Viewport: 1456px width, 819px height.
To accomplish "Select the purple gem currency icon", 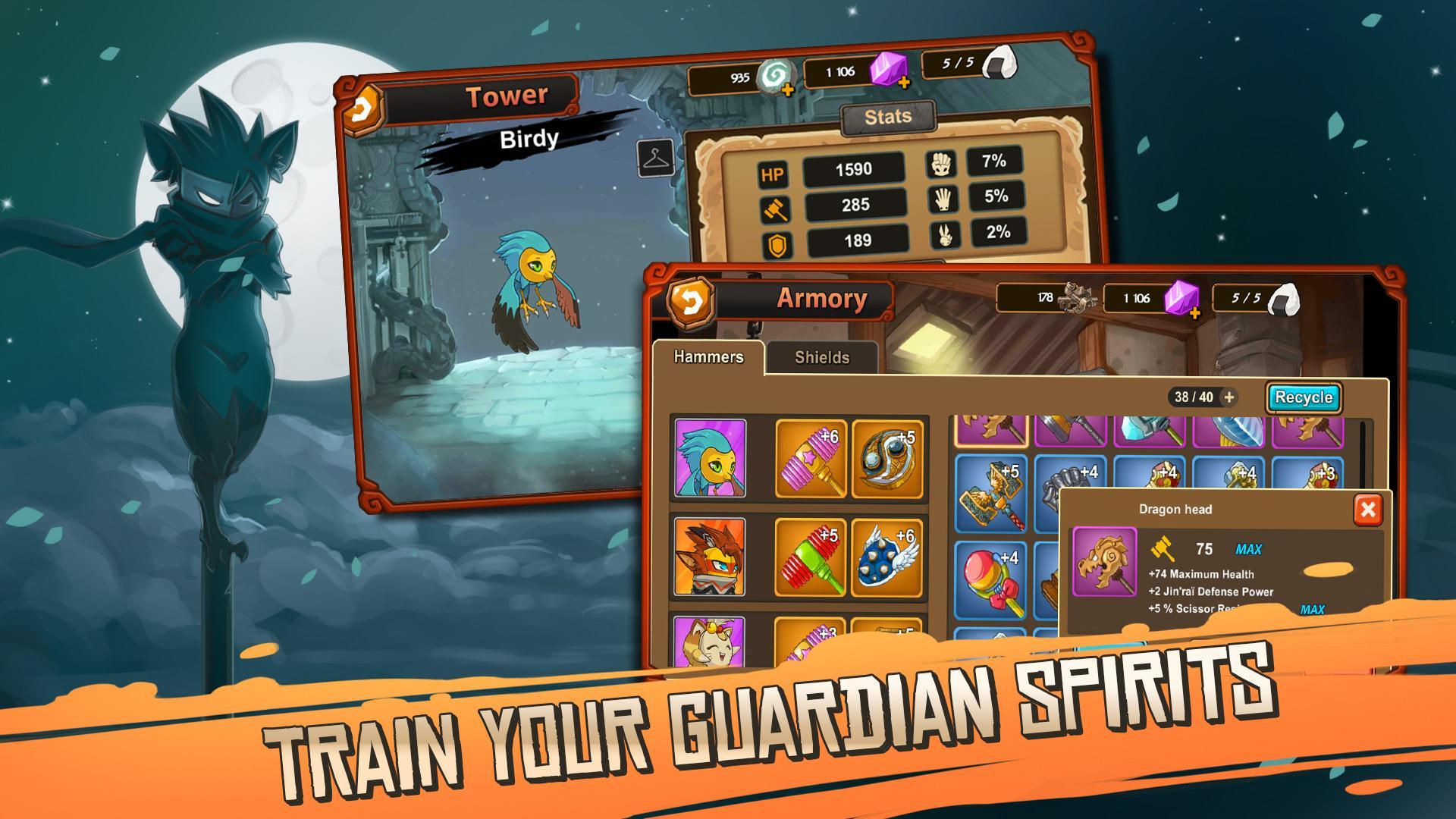I will tap(886, 71).
